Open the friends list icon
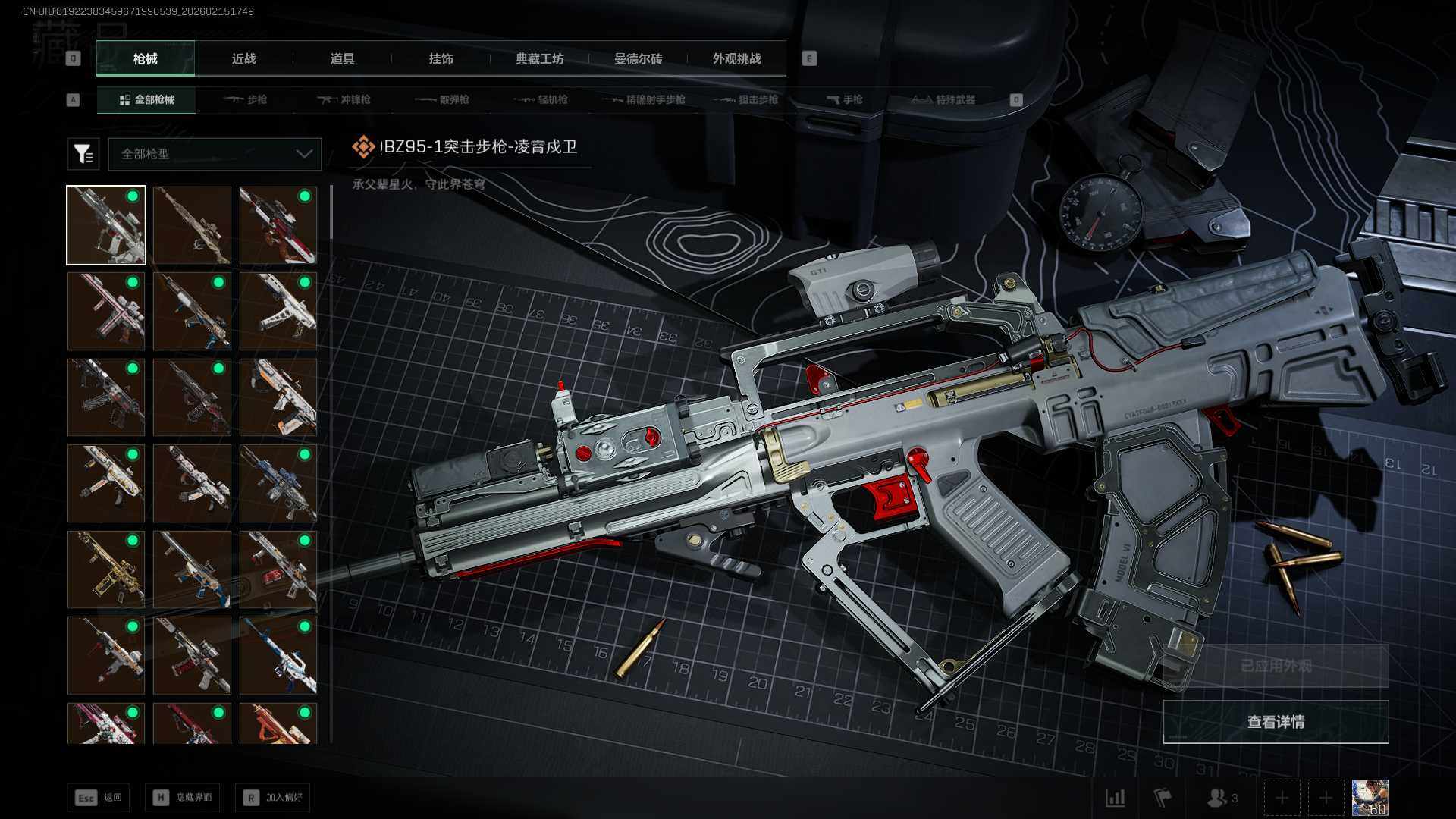1456x819 pixels. pos(1221,798)
